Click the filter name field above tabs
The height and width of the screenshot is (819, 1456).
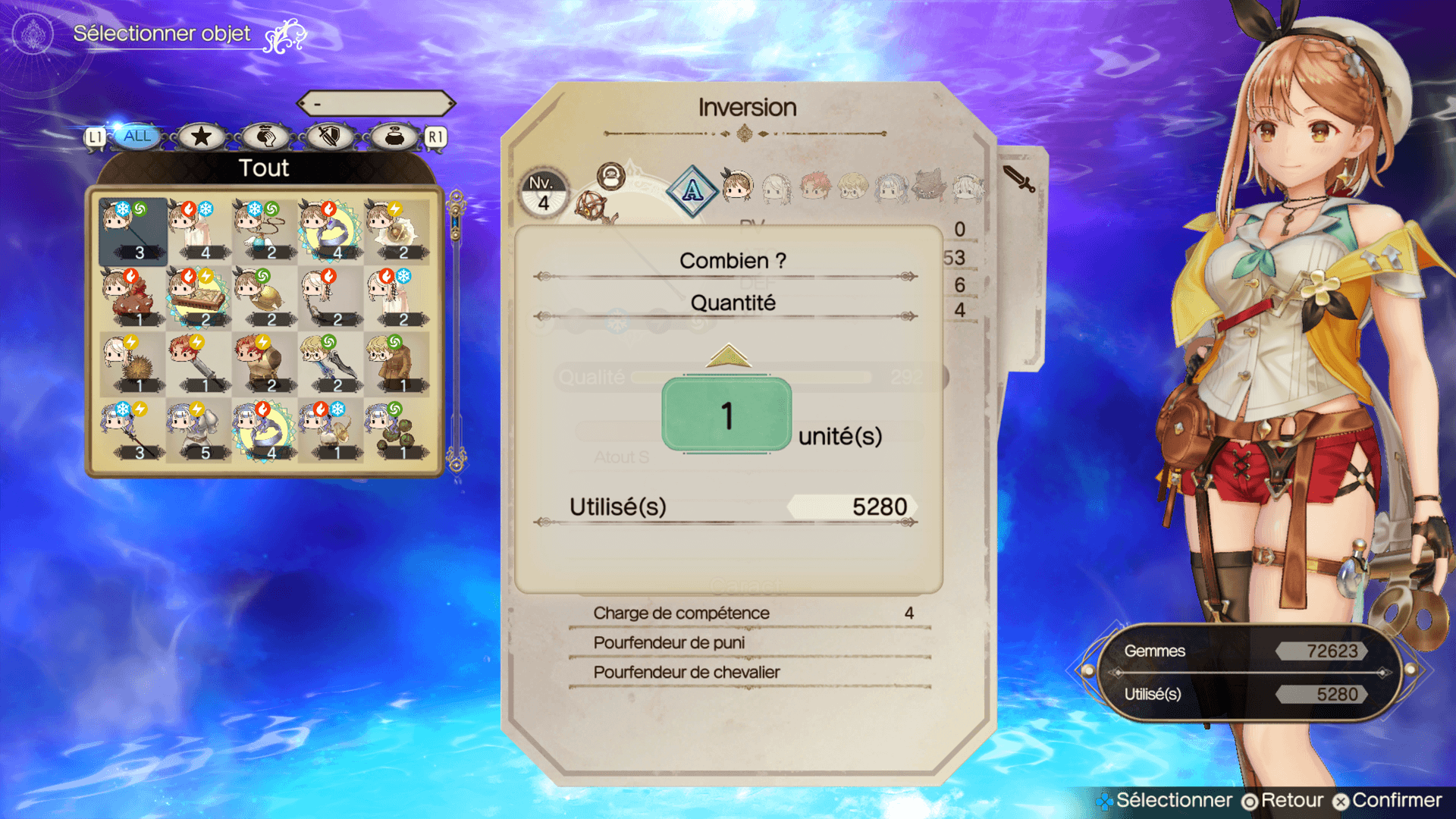376,103
